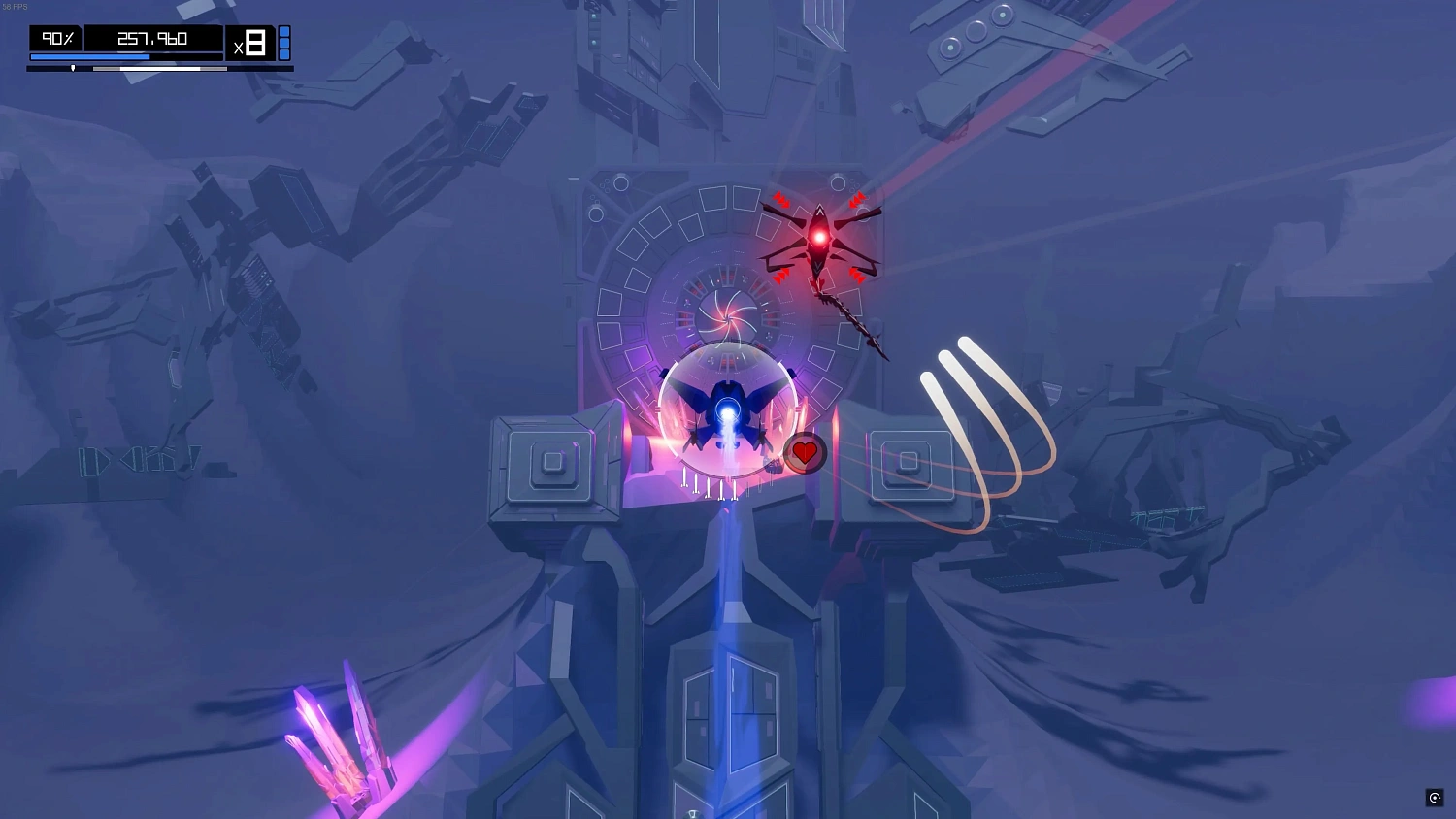
Task: Click the square panel left of the player ship
Action: tap(553, 463)
